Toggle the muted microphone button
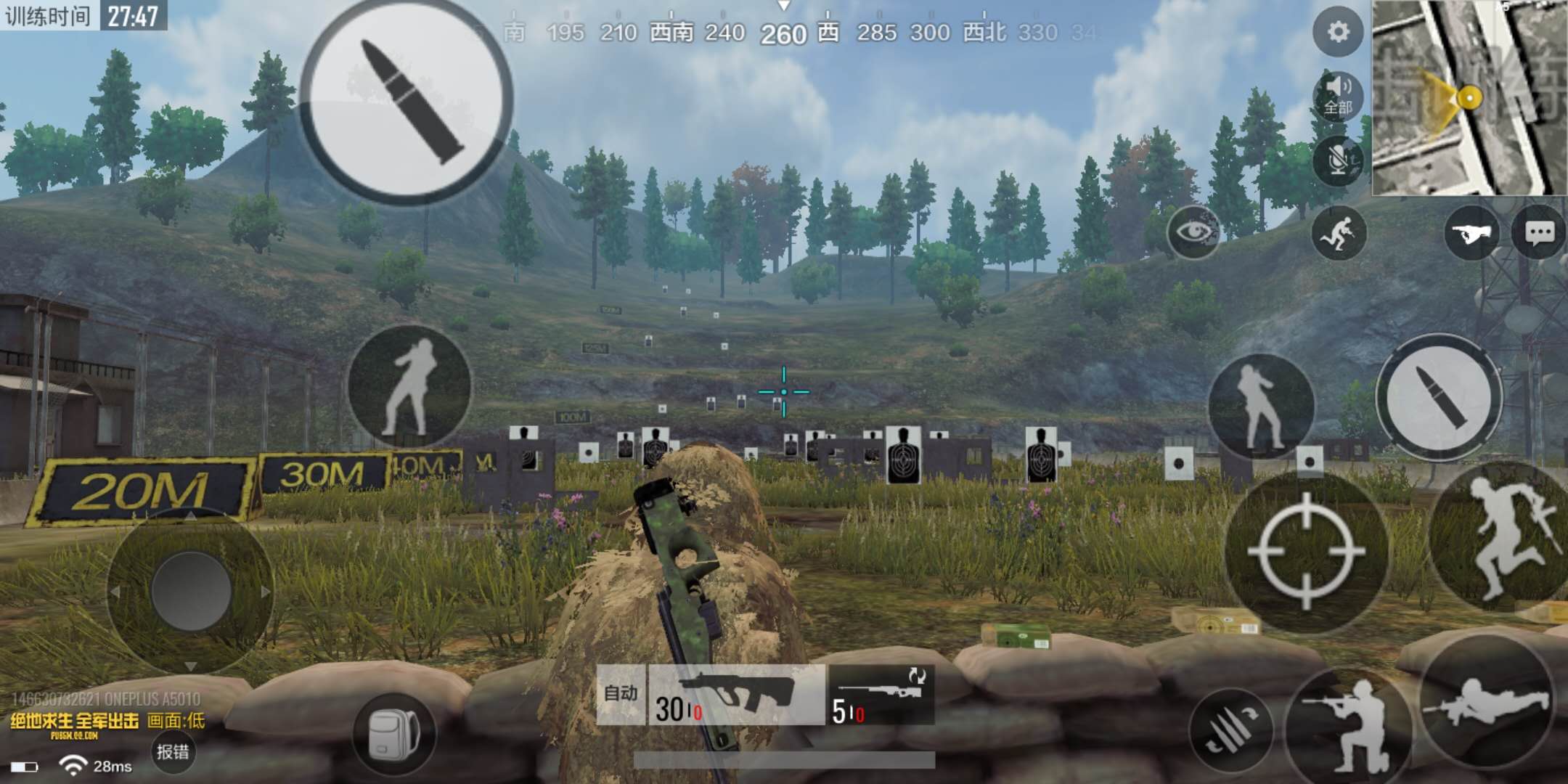 [1338, 160]
